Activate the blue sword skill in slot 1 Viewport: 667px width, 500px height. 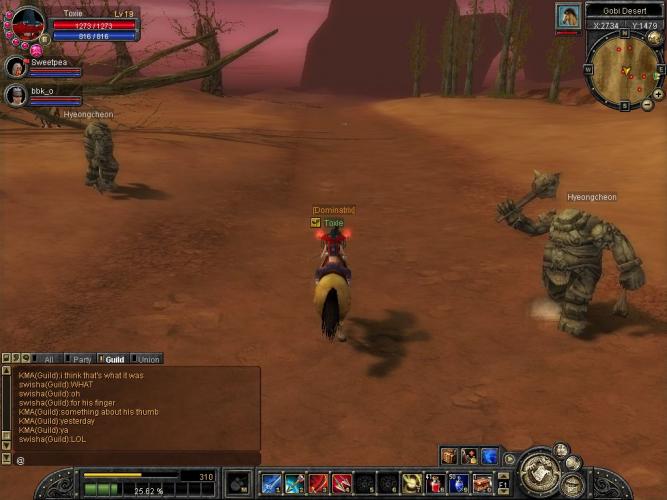270,484
